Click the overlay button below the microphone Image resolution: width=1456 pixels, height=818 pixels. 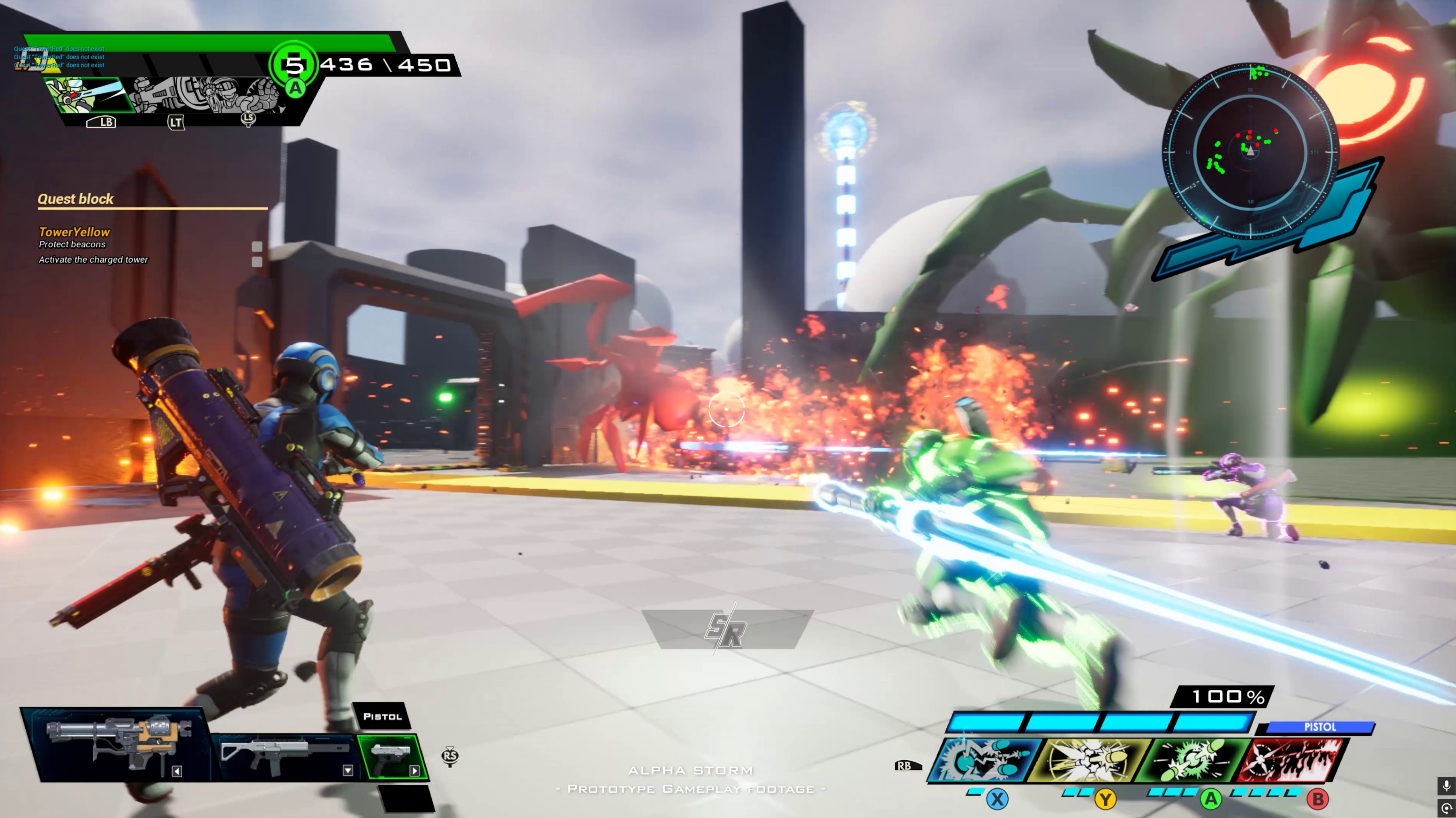pos(1446,808)
